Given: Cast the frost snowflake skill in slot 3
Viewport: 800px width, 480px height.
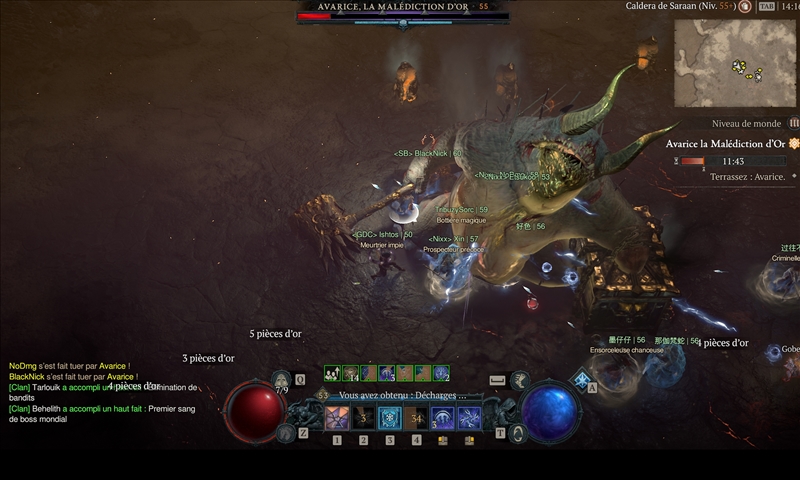Looking at the screenshot, I should 390,417.
